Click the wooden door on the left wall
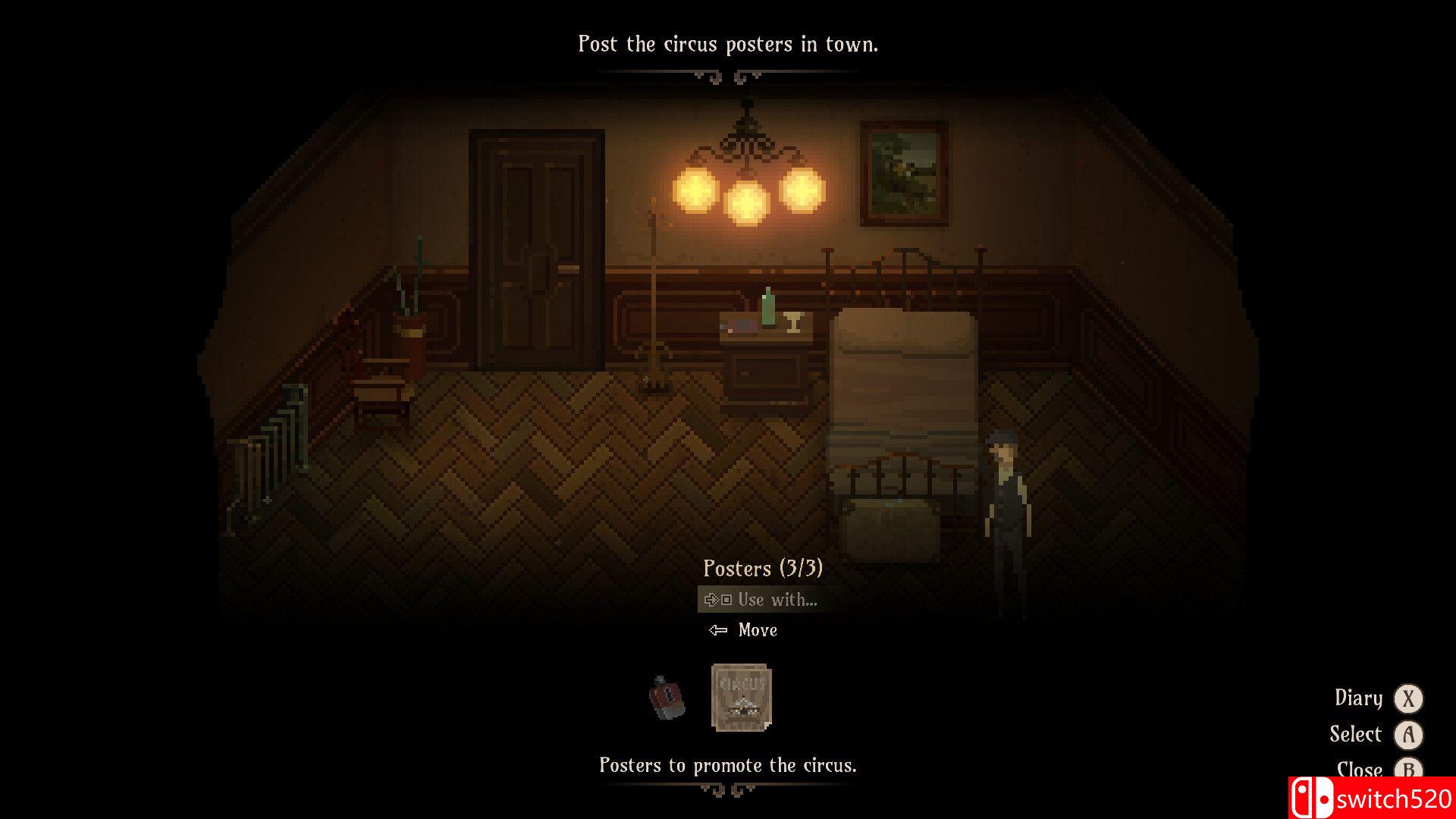The image size is (1456, 819). click(537, 250)
